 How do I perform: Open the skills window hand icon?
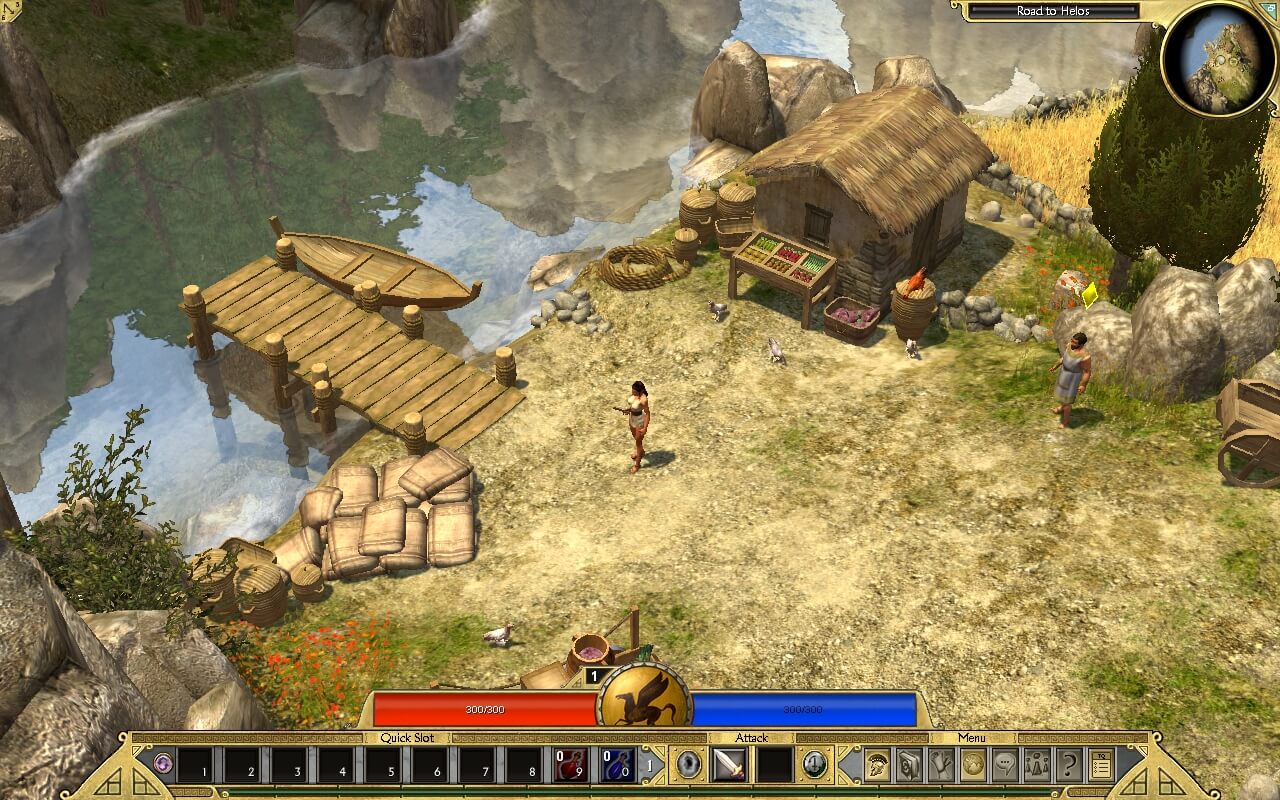941,765
